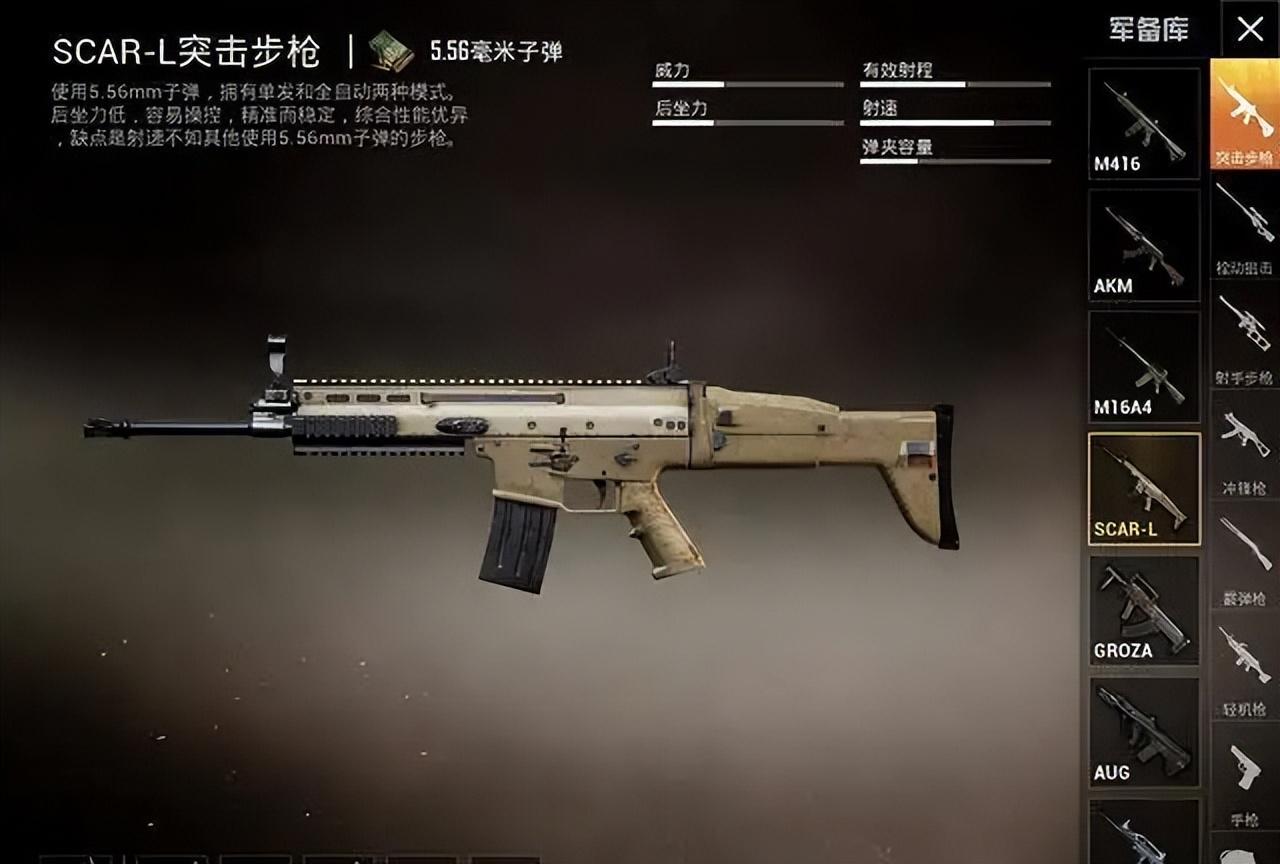Select the GROZA weapon thumbnail
1280x864 pixels.
1143,608
